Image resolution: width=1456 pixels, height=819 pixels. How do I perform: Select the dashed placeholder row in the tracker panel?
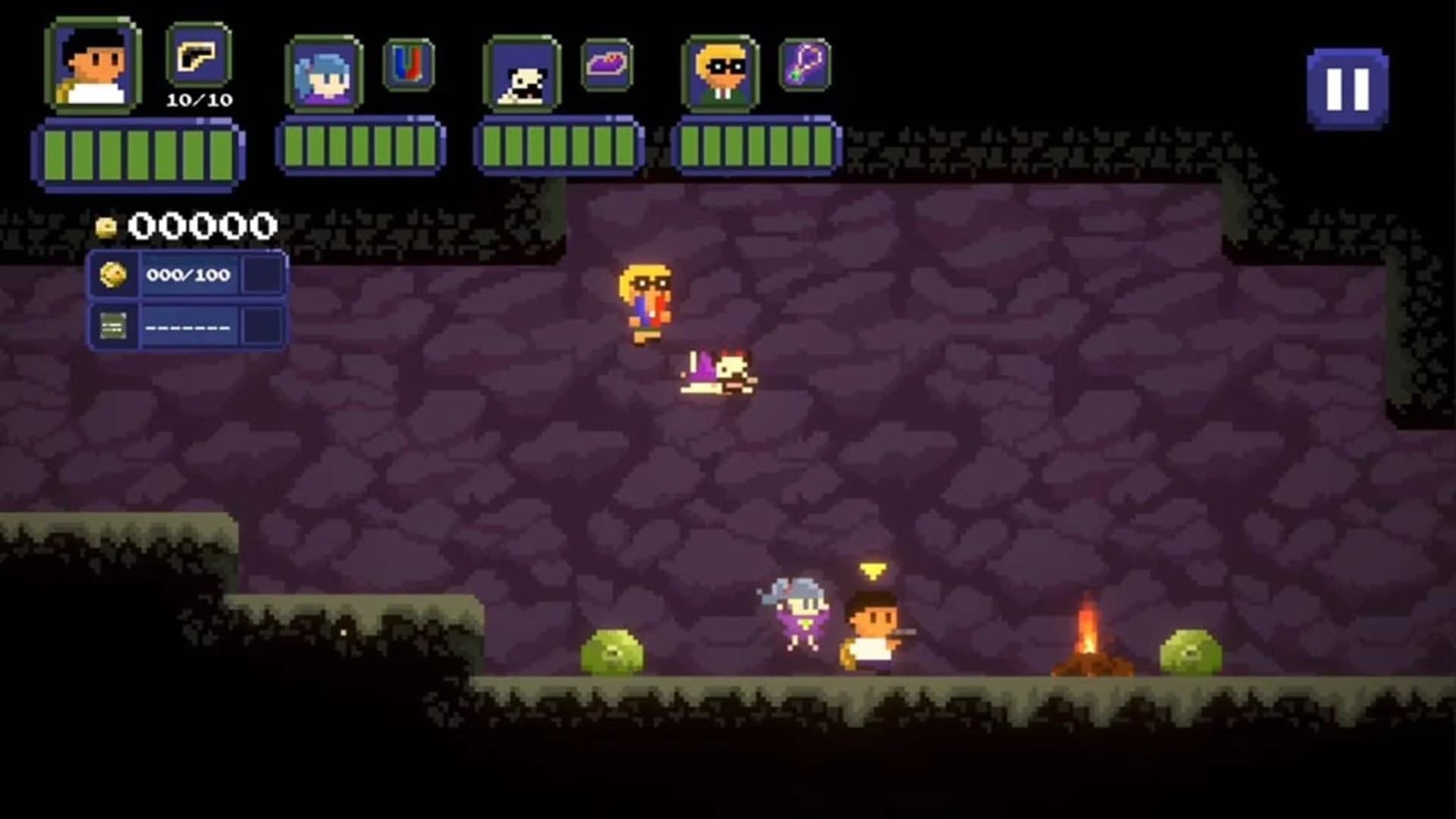[x=186, y=326]
